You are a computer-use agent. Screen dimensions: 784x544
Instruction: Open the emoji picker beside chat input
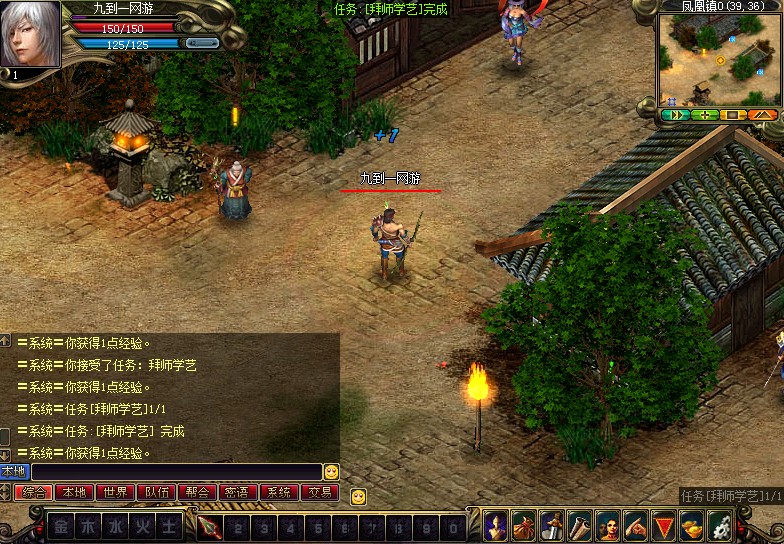tap(331, 471)
